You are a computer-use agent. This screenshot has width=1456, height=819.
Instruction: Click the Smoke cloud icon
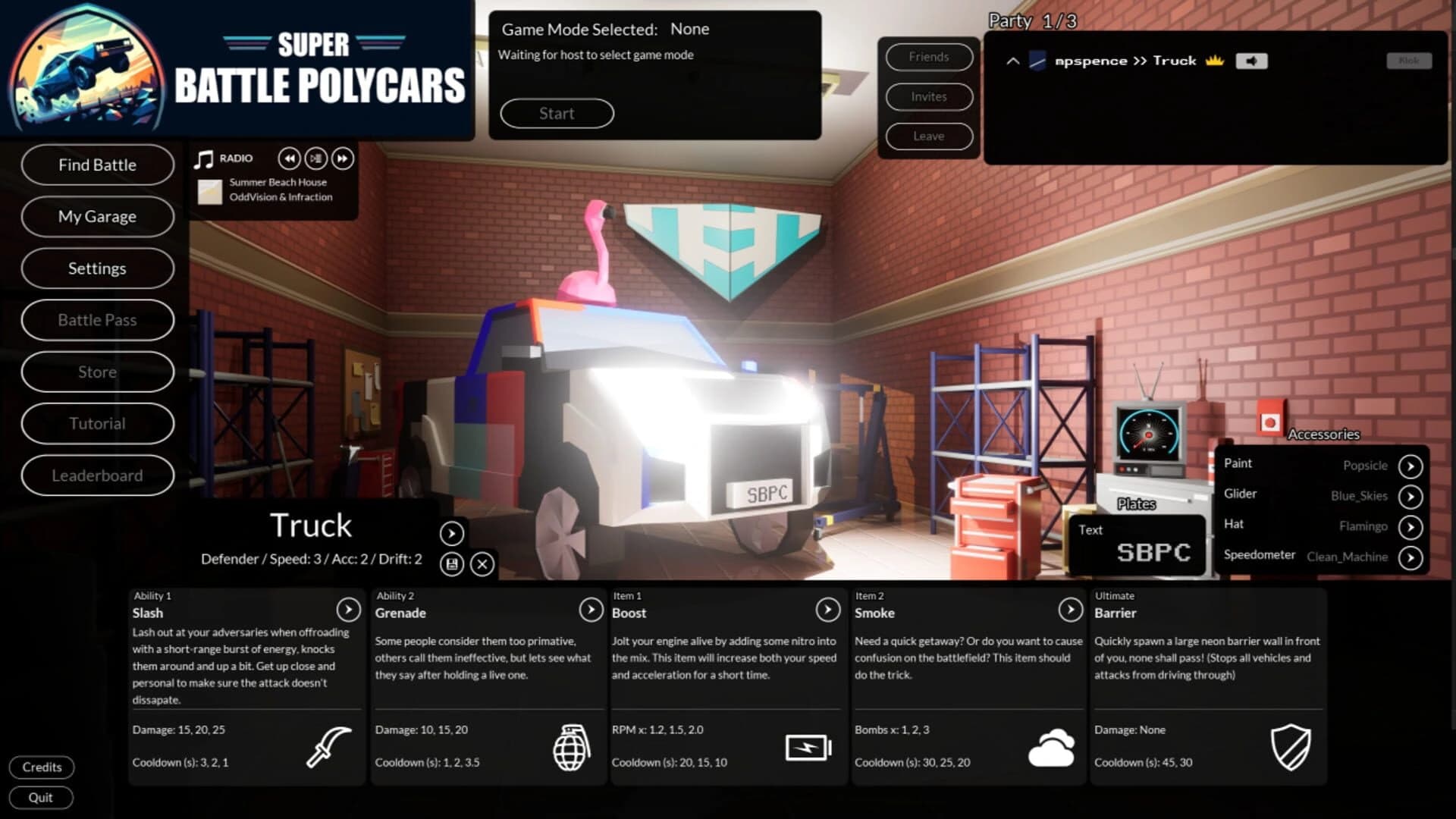[x=1053, y=747]
